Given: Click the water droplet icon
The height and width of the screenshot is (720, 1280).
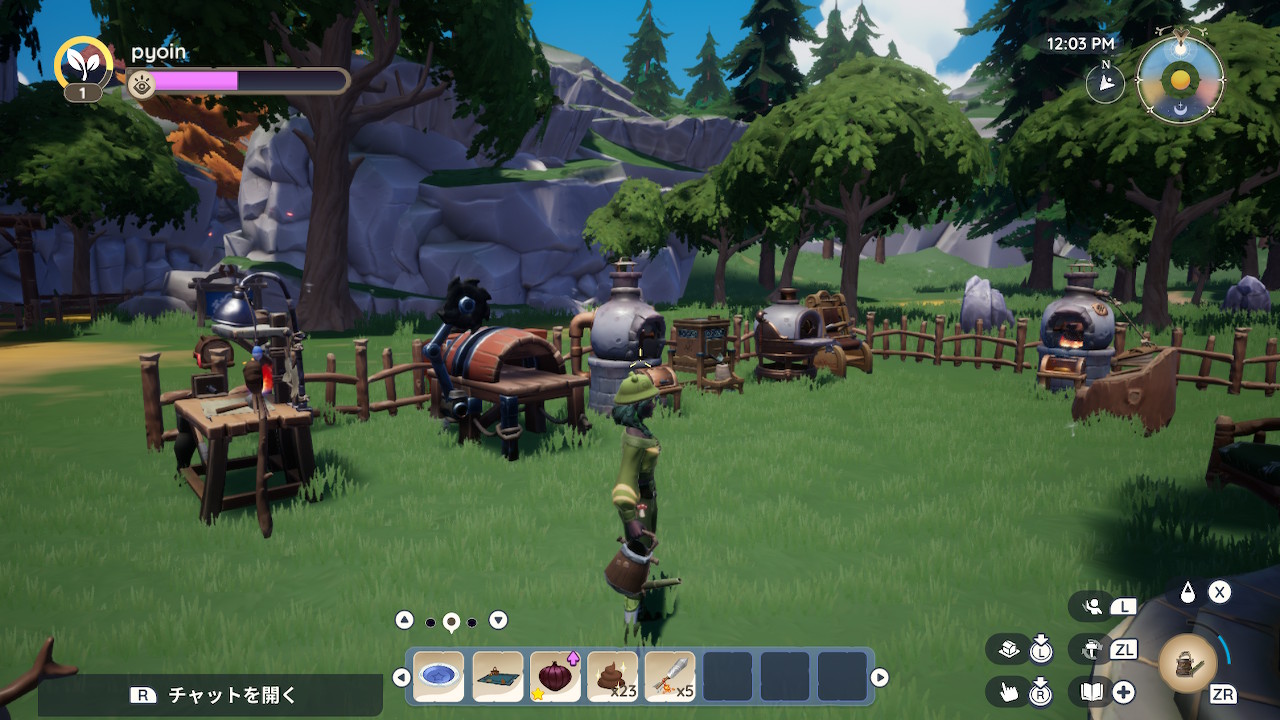Looking at the screenshot, I should [x=1187, y=592].
